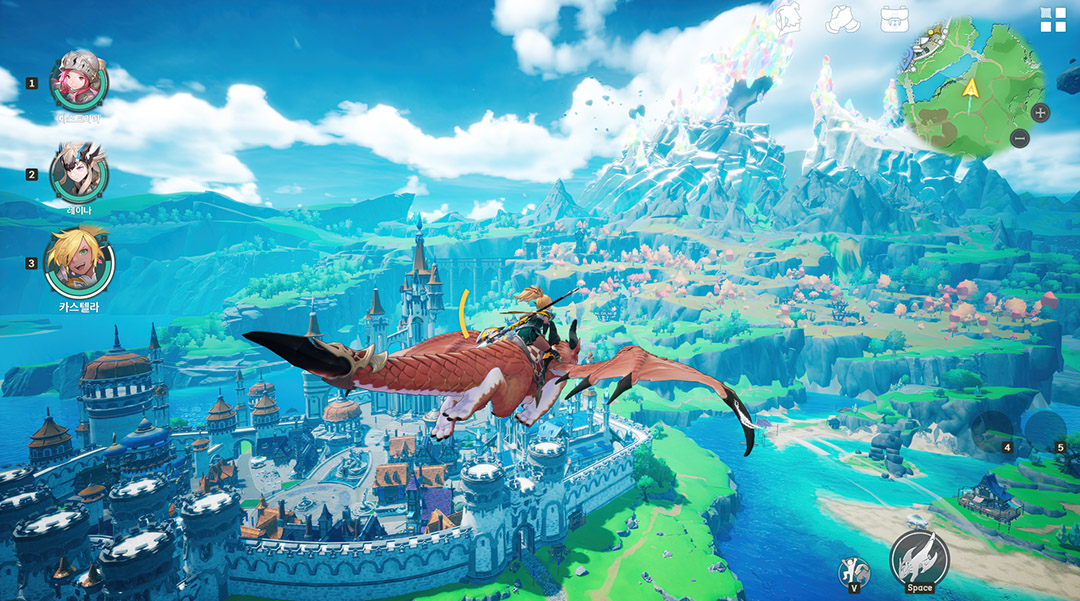Screen dimensions: 1080x601
Task: Click the dismount figure icon
Action: coord(853,573)
